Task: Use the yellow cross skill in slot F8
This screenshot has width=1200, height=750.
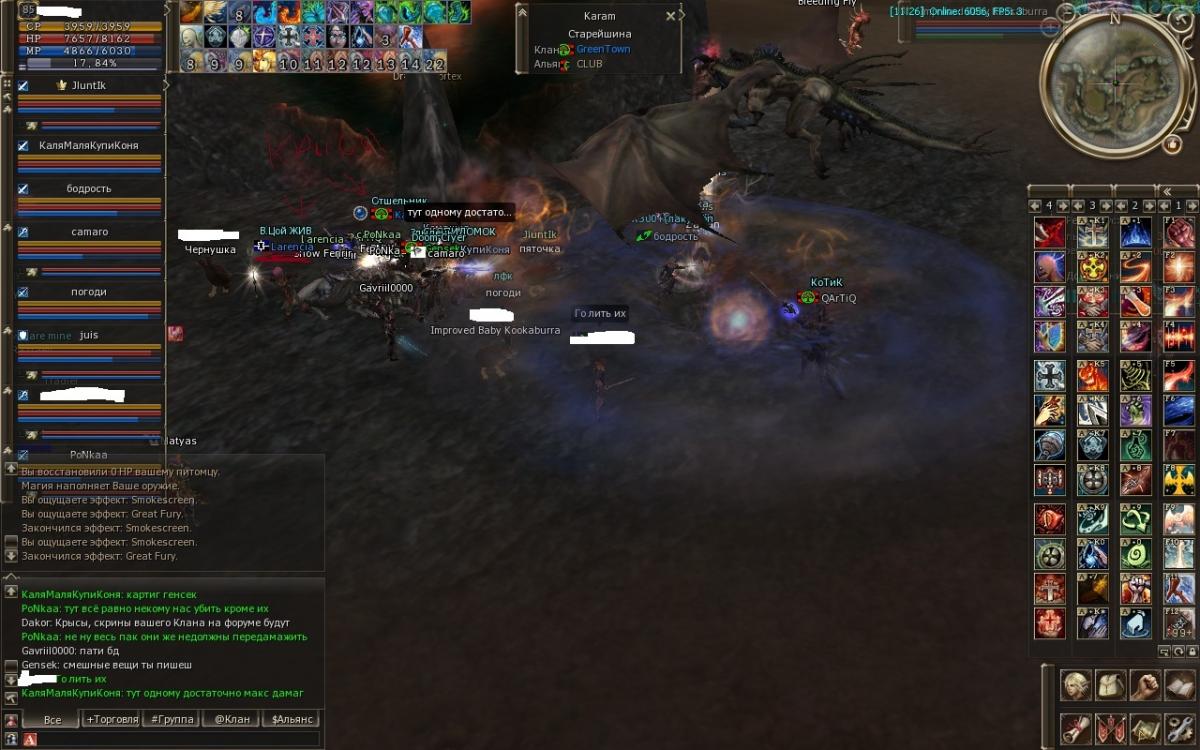Action: coord(1179,480)
